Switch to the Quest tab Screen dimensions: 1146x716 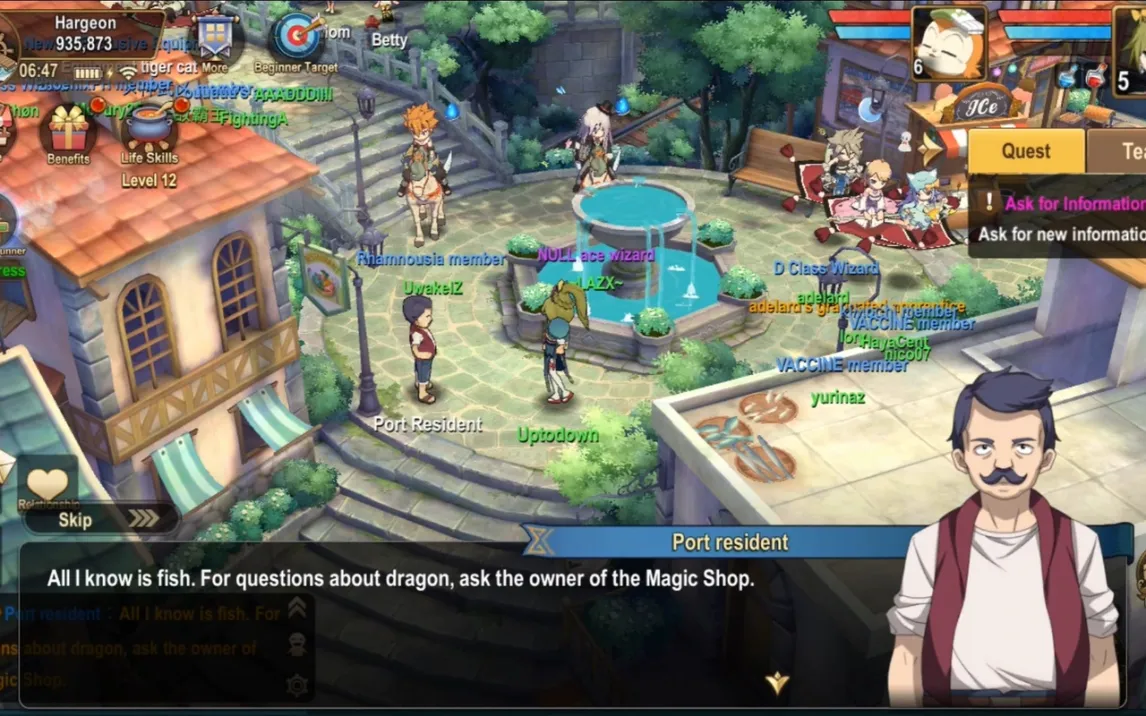(1026, 151)
